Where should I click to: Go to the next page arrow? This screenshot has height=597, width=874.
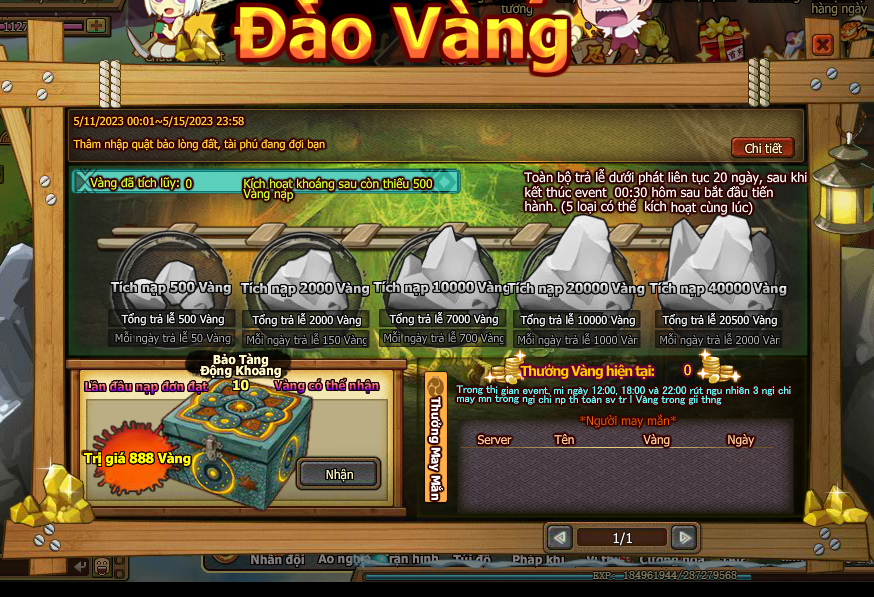pos(684,538)
